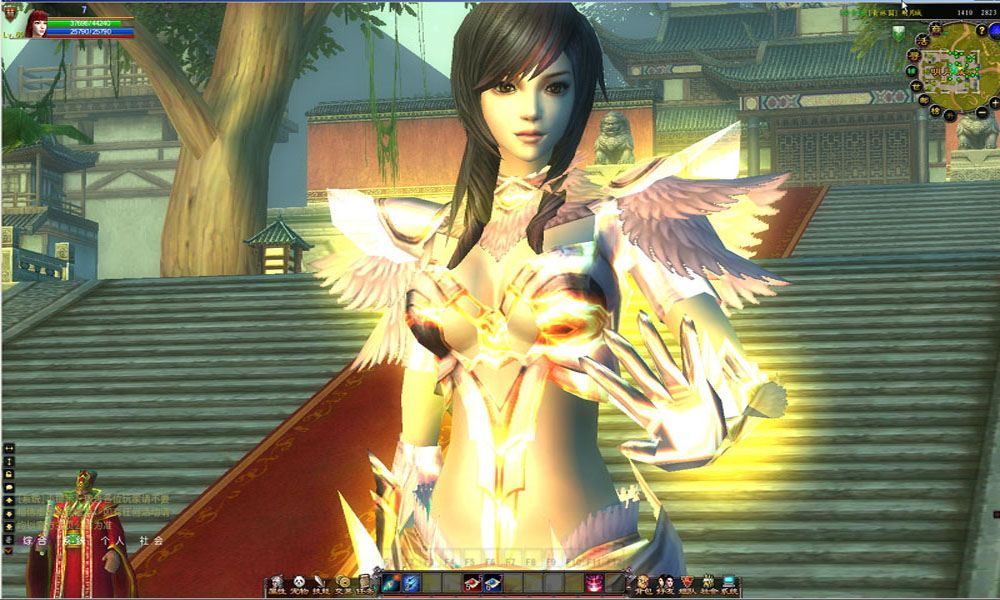This screenshot has height=600, width=1000.
Task: Switch to the 个人 chat tab
Action: [x=112, y=541]
